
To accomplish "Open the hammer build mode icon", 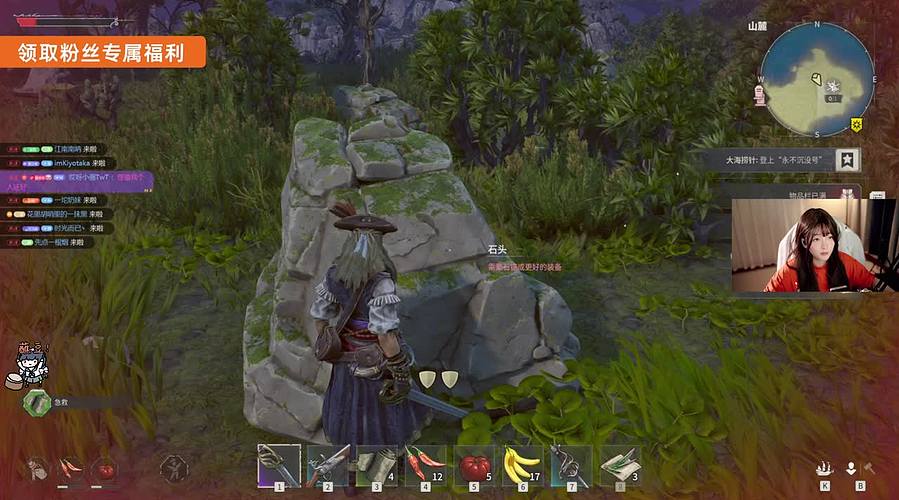I will tap(869, 468).
